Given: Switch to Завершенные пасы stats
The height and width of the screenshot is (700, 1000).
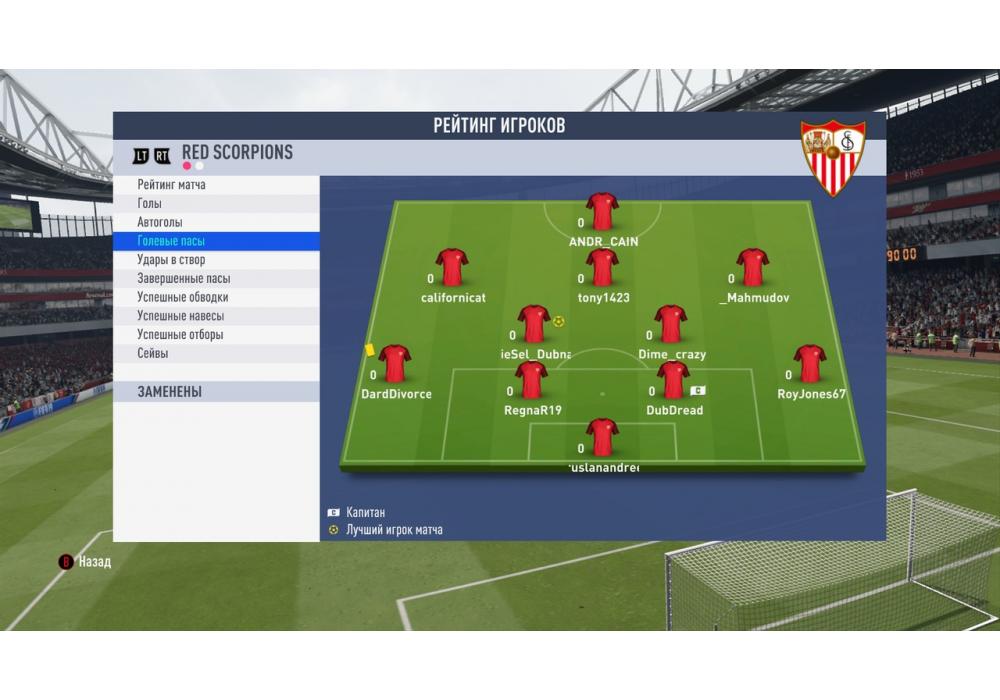Looking at the screenshot, I should (x=184, y=279).
